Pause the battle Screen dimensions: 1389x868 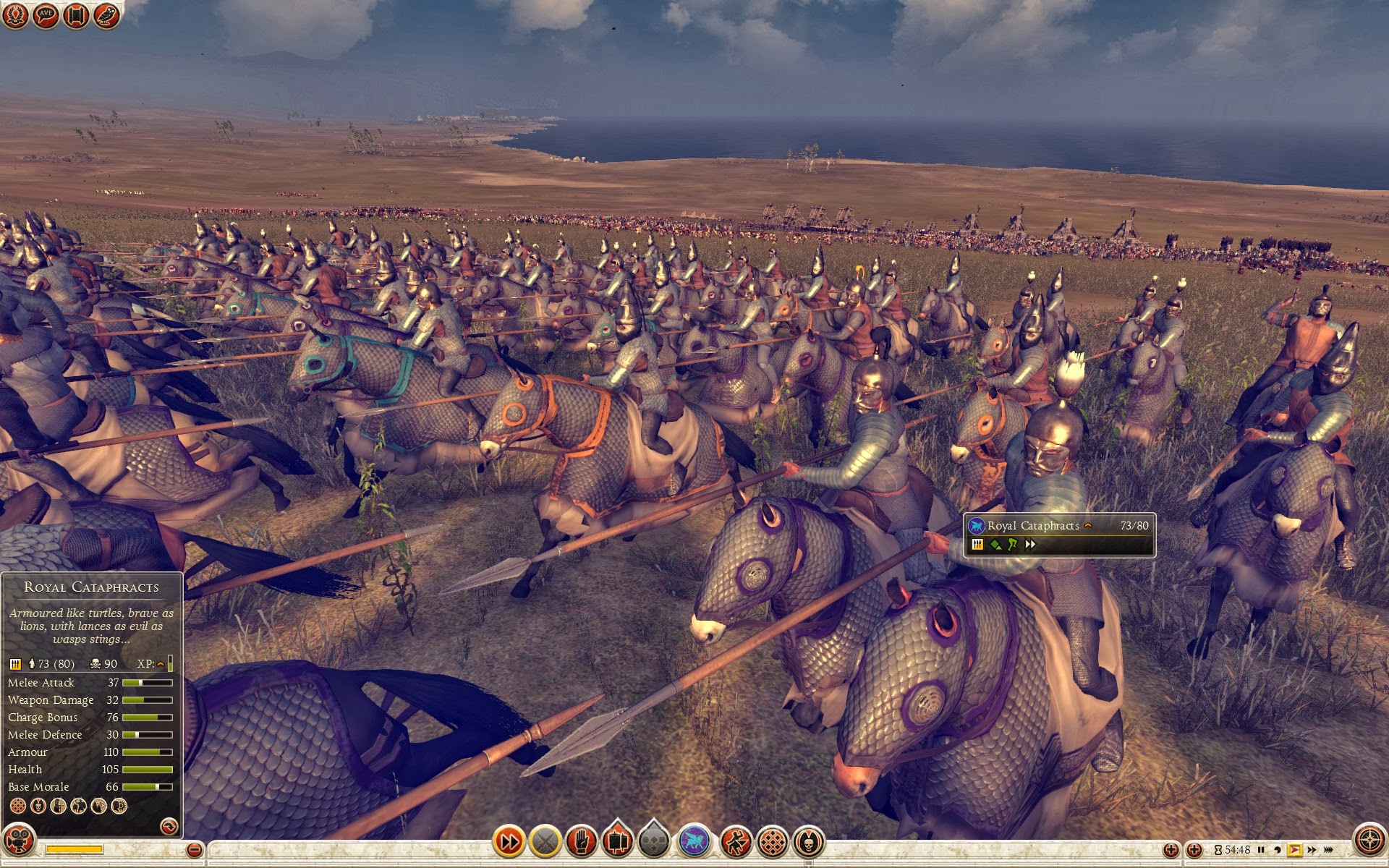1261,850
